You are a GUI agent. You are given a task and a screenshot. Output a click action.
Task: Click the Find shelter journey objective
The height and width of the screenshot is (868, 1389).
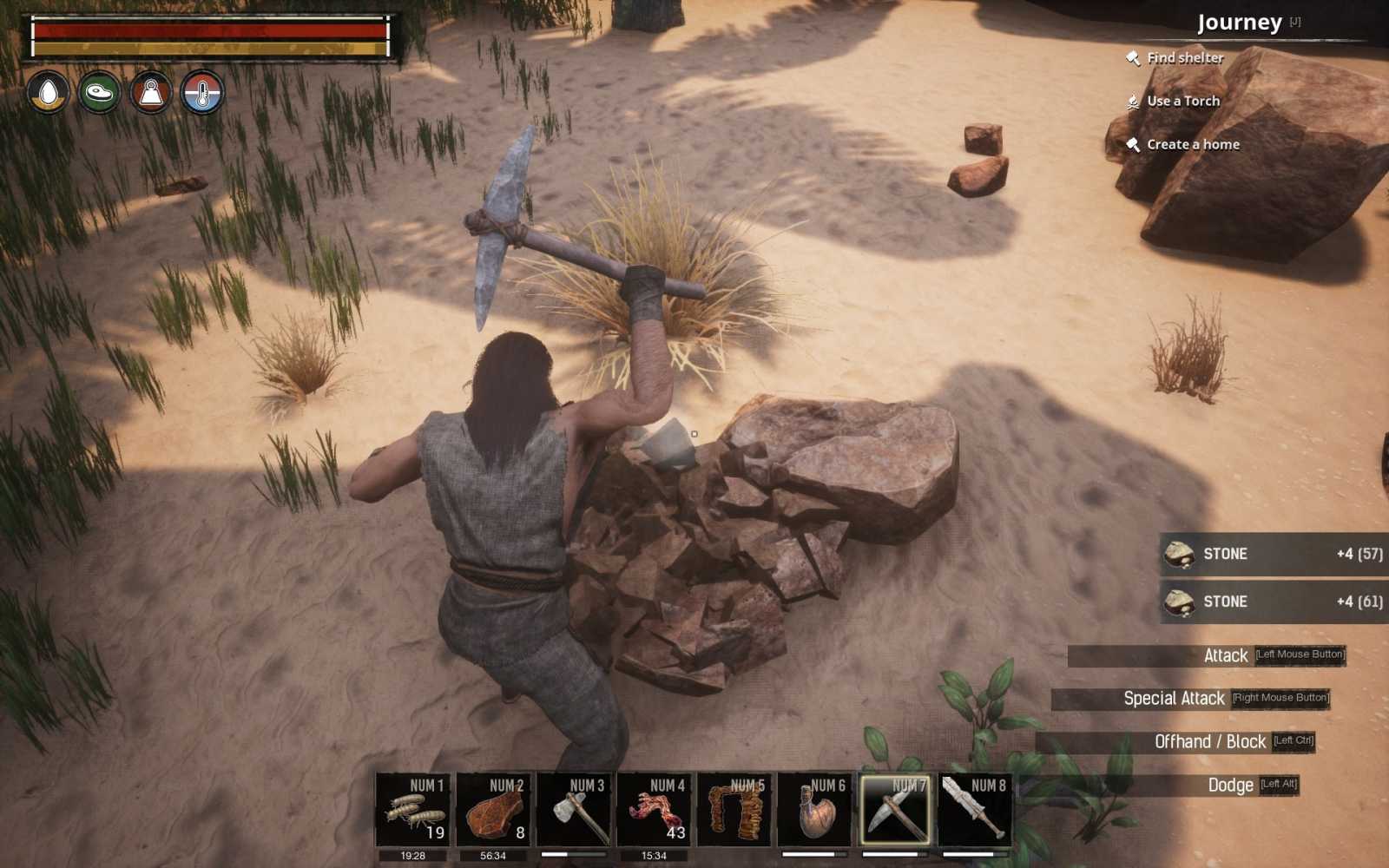pyautogui.click(x=1185, y=57)
